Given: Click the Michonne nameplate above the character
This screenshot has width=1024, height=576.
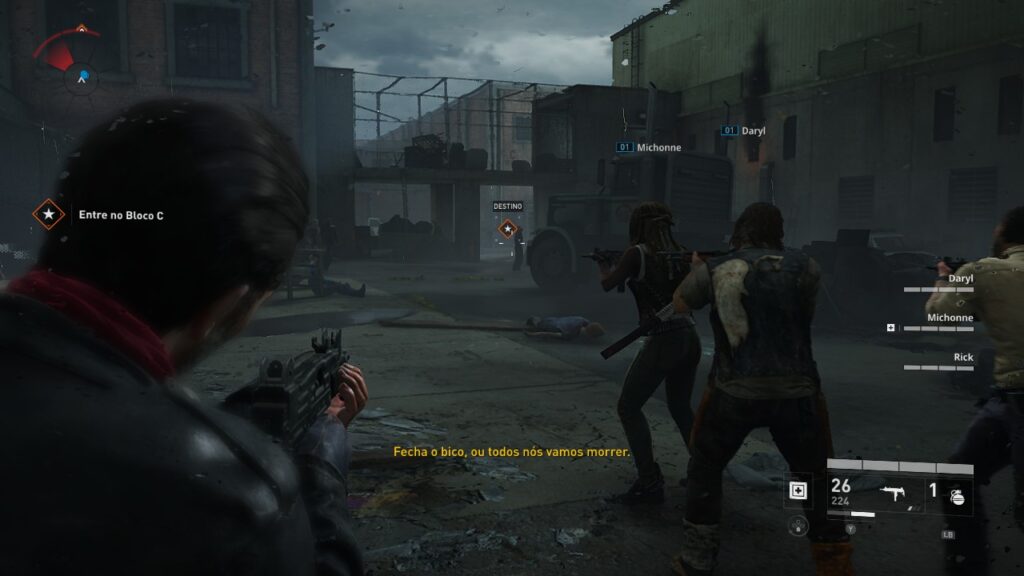Looking at the screenshot, I should (650, 147).
